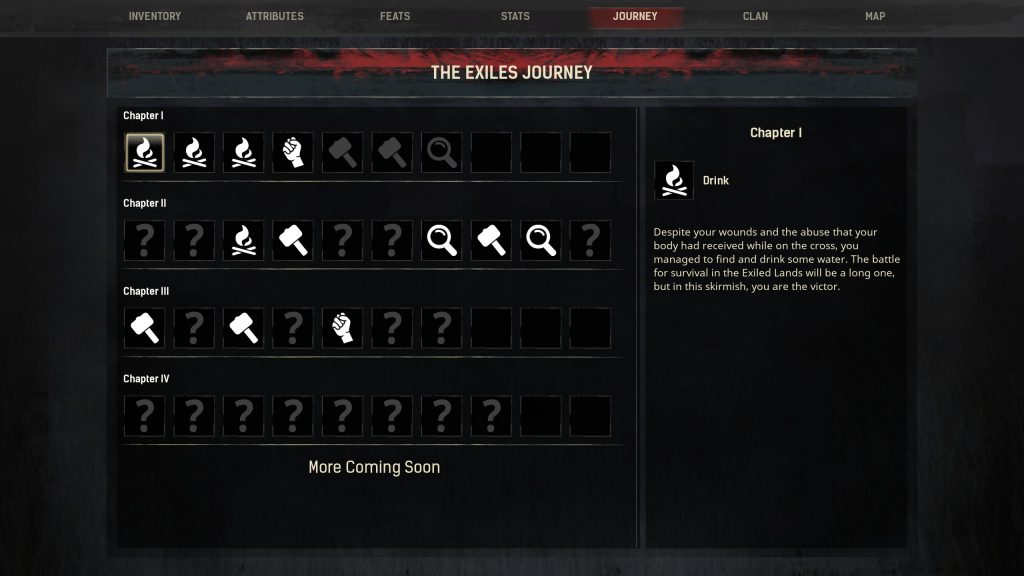Select the dimmed magnifier step in Chapter I
Viewport: 1024px width, 576px height.
442,153
